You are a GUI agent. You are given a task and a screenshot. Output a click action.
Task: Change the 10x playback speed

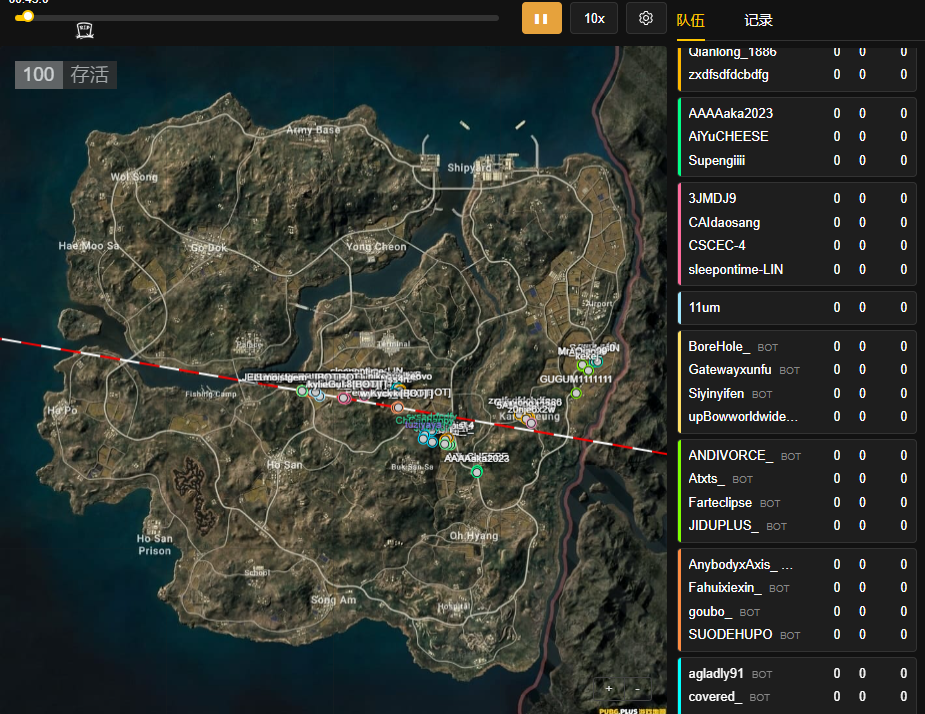(594, 18)
